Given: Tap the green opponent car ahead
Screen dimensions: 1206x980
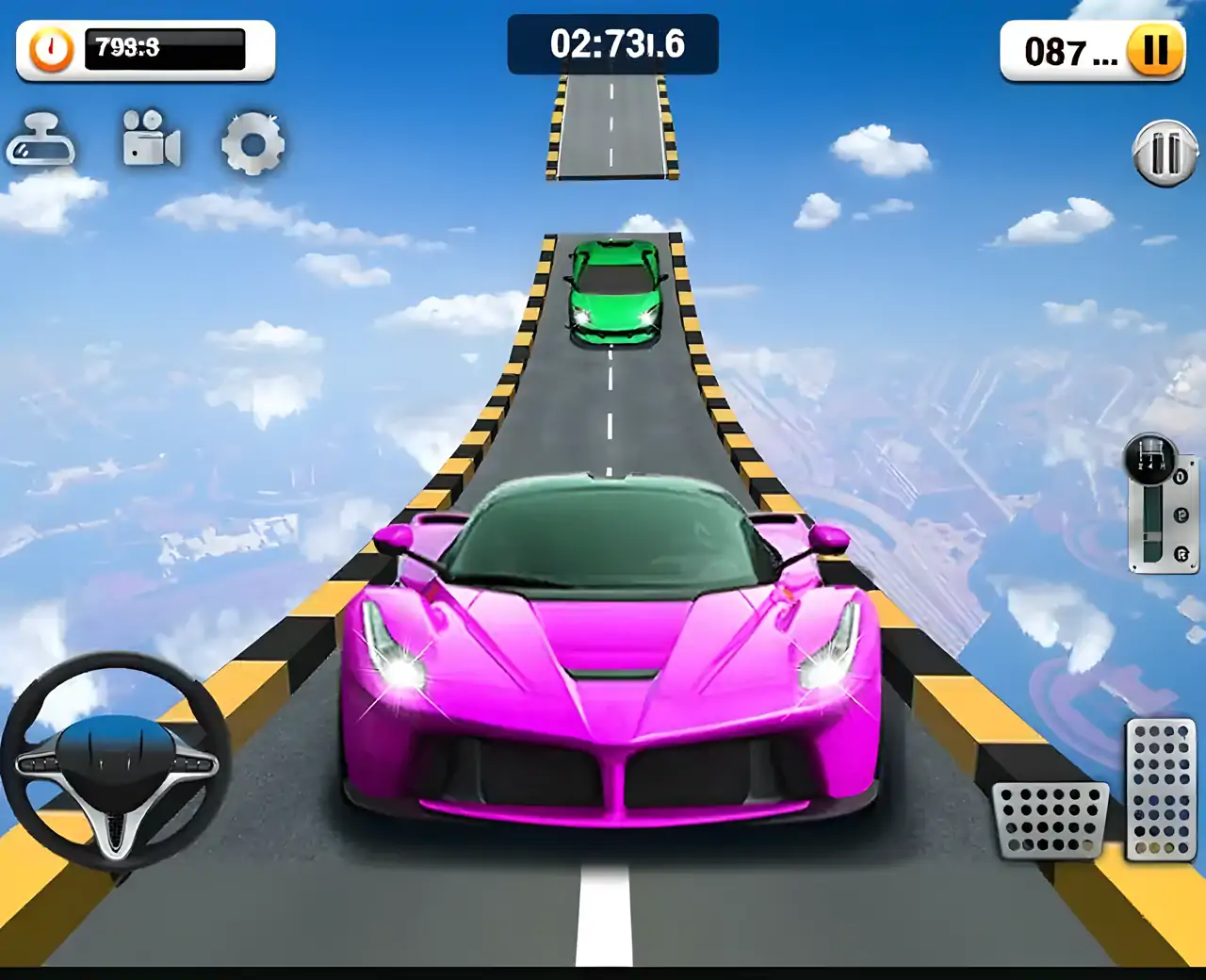Looking at the screenshot, I should [x=616, y=292].
